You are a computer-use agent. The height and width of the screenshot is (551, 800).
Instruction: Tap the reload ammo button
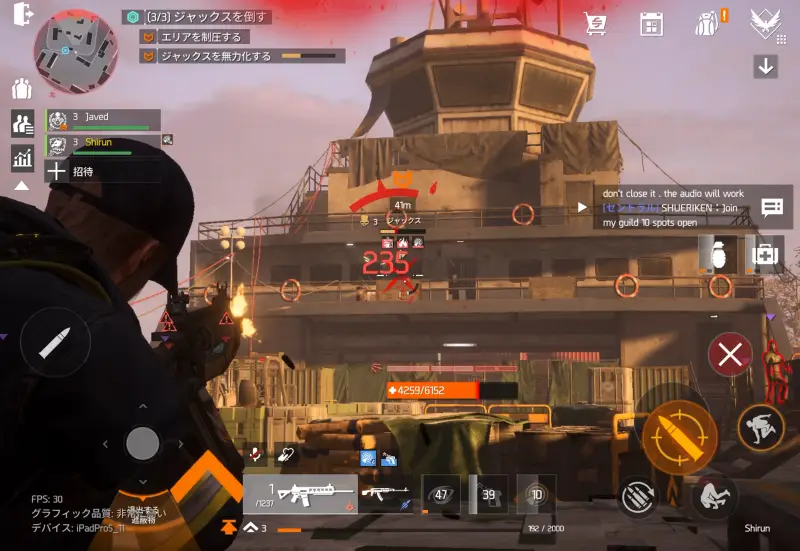click(637, 495)
